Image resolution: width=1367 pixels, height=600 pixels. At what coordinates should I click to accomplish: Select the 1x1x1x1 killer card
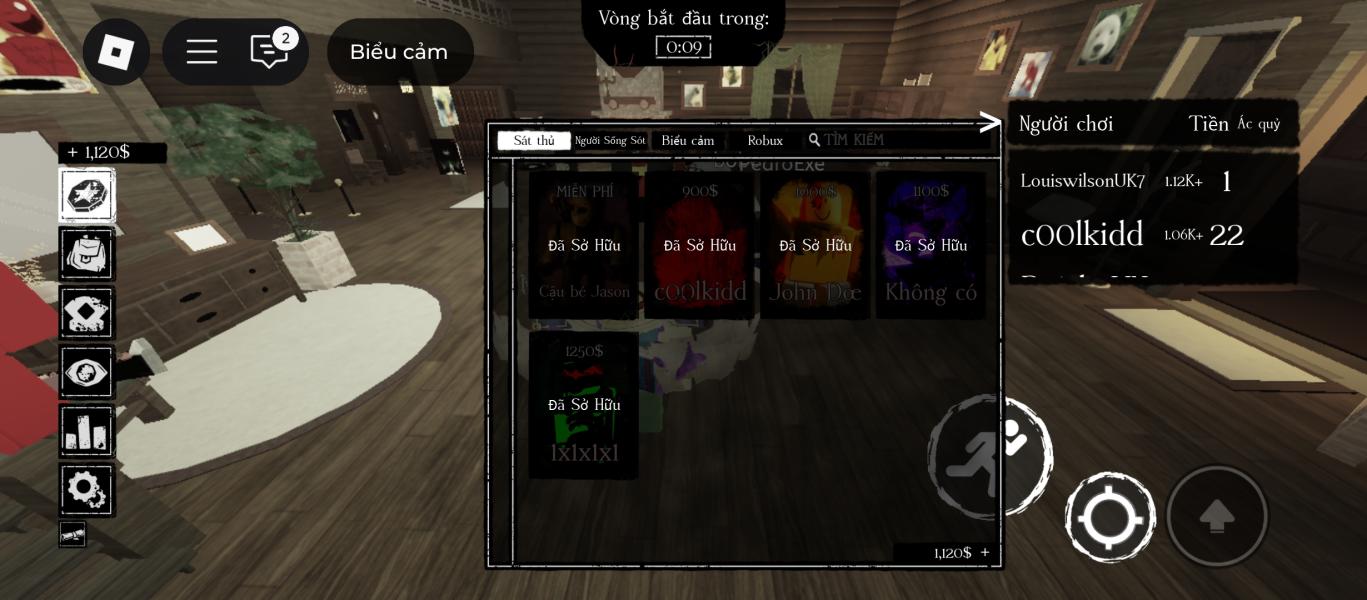tap(584, 405)
